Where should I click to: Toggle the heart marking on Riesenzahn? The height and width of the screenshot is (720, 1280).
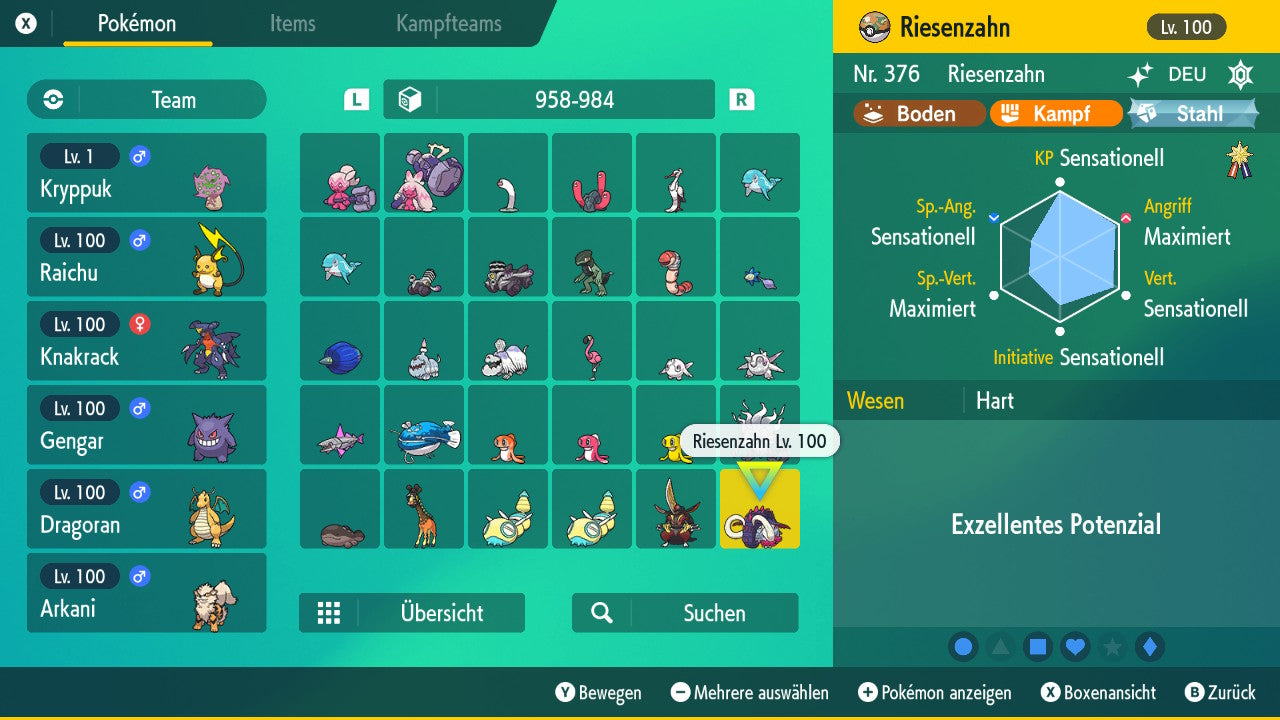(x=1075, y=647)
